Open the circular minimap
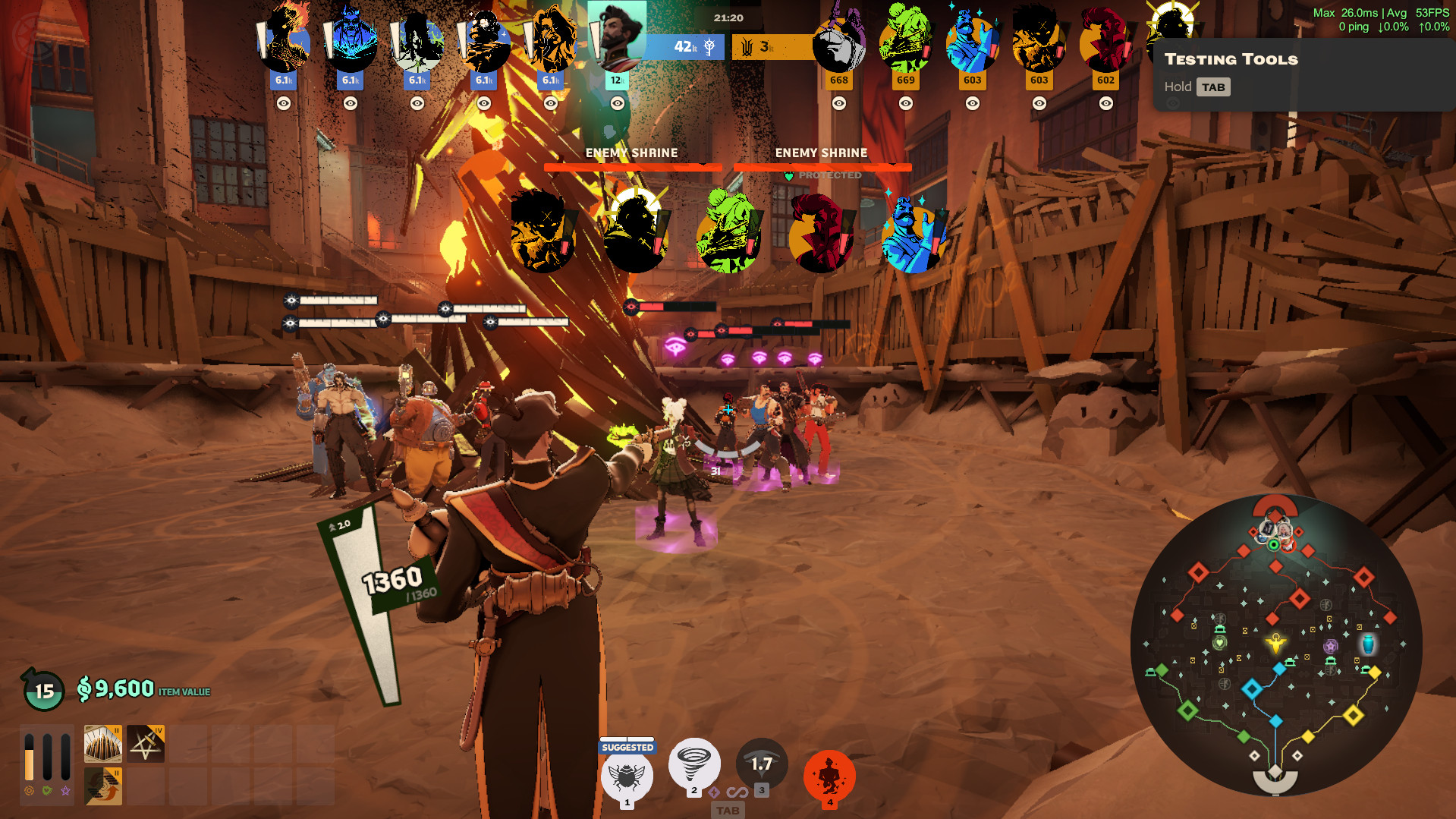Image resolution: width=1456 pixels, height=819 pixels. pyautogui.click(x=1275, y=644)
